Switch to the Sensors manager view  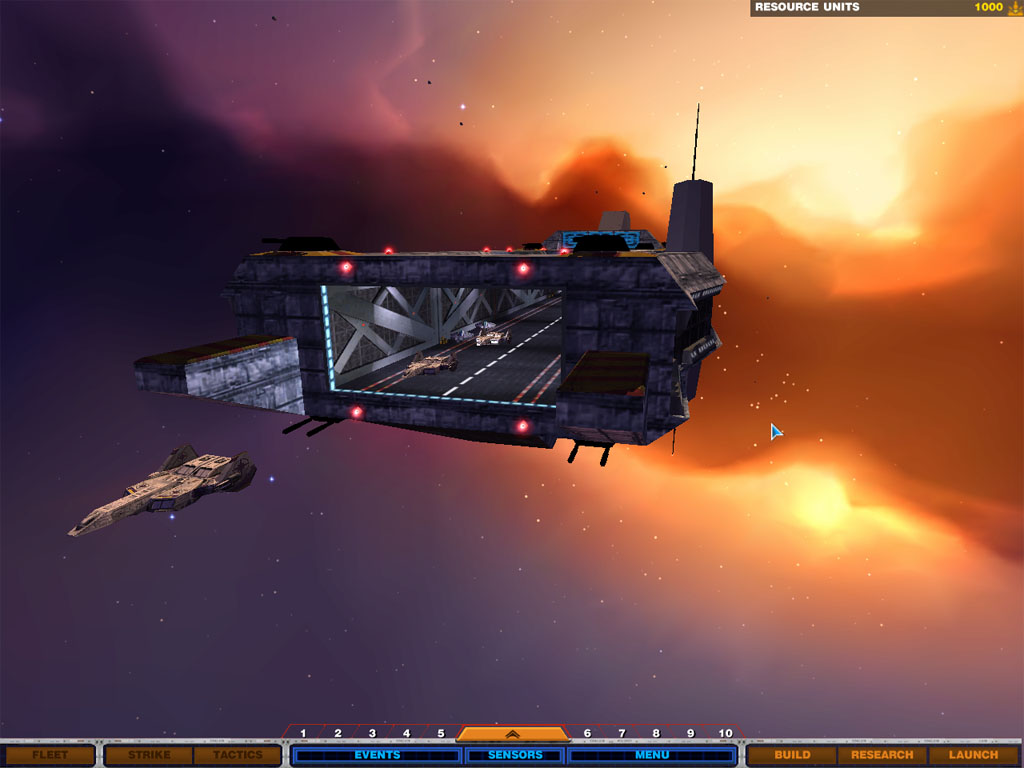click(515, 755)
